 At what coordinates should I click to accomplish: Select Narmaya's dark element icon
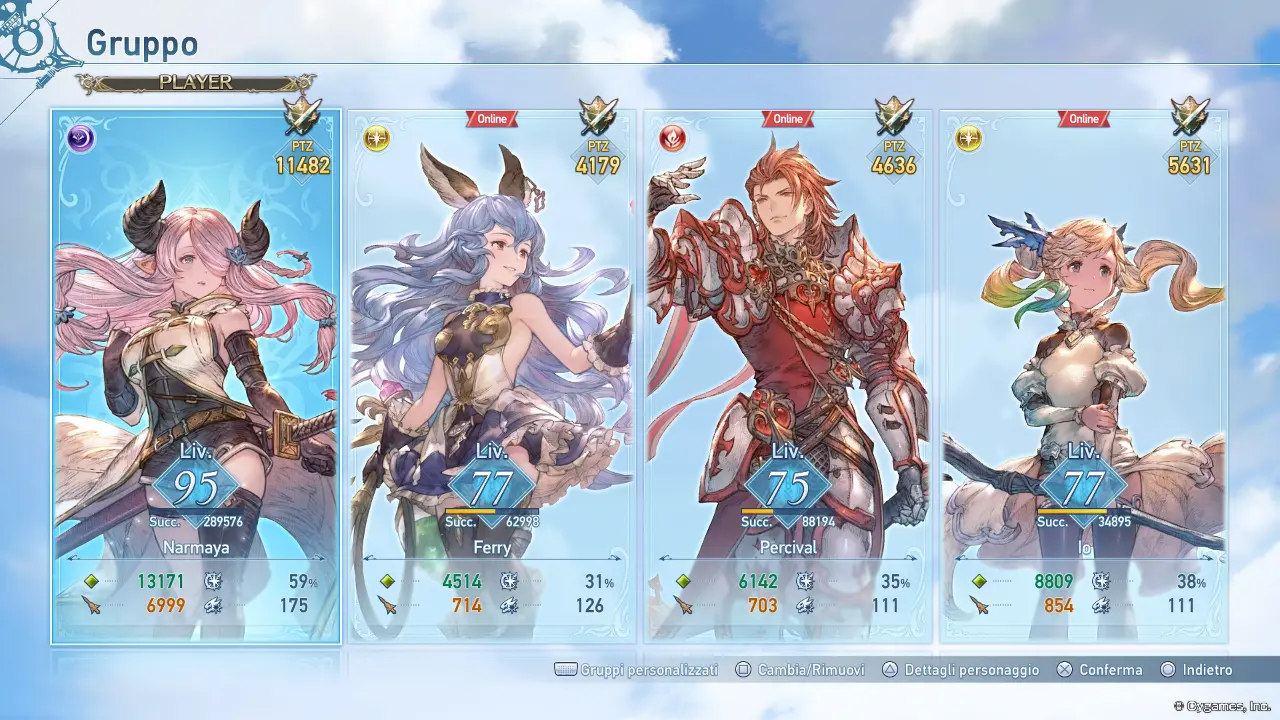(78, 138)
